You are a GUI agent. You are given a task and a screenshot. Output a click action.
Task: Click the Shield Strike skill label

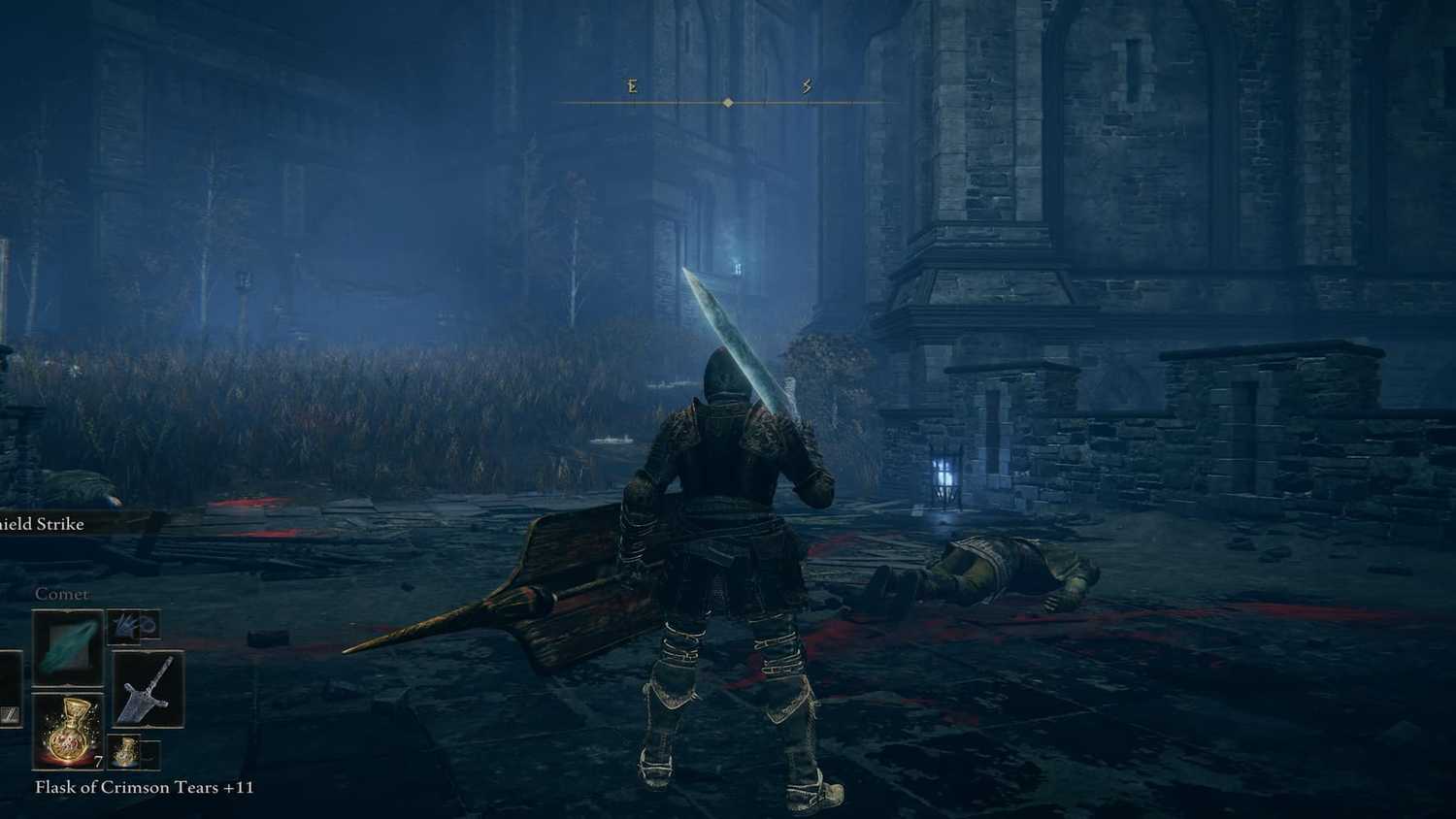(45, 523)
